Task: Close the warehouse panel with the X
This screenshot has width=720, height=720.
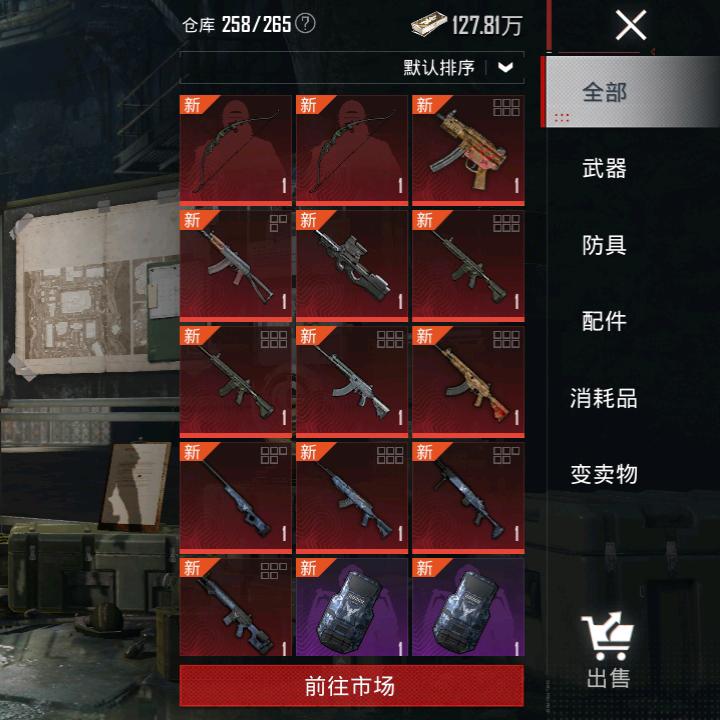Action: tap(630, 25)
